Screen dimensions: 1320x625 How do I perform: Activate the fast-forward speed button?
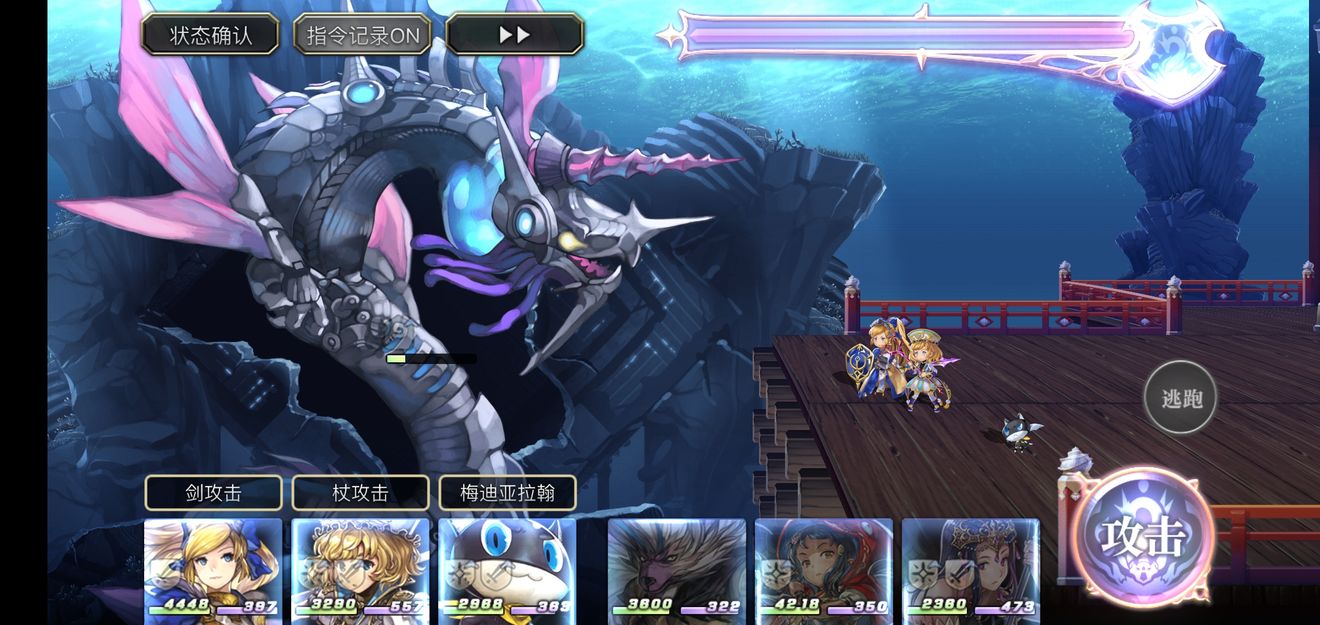coord(514,35)
